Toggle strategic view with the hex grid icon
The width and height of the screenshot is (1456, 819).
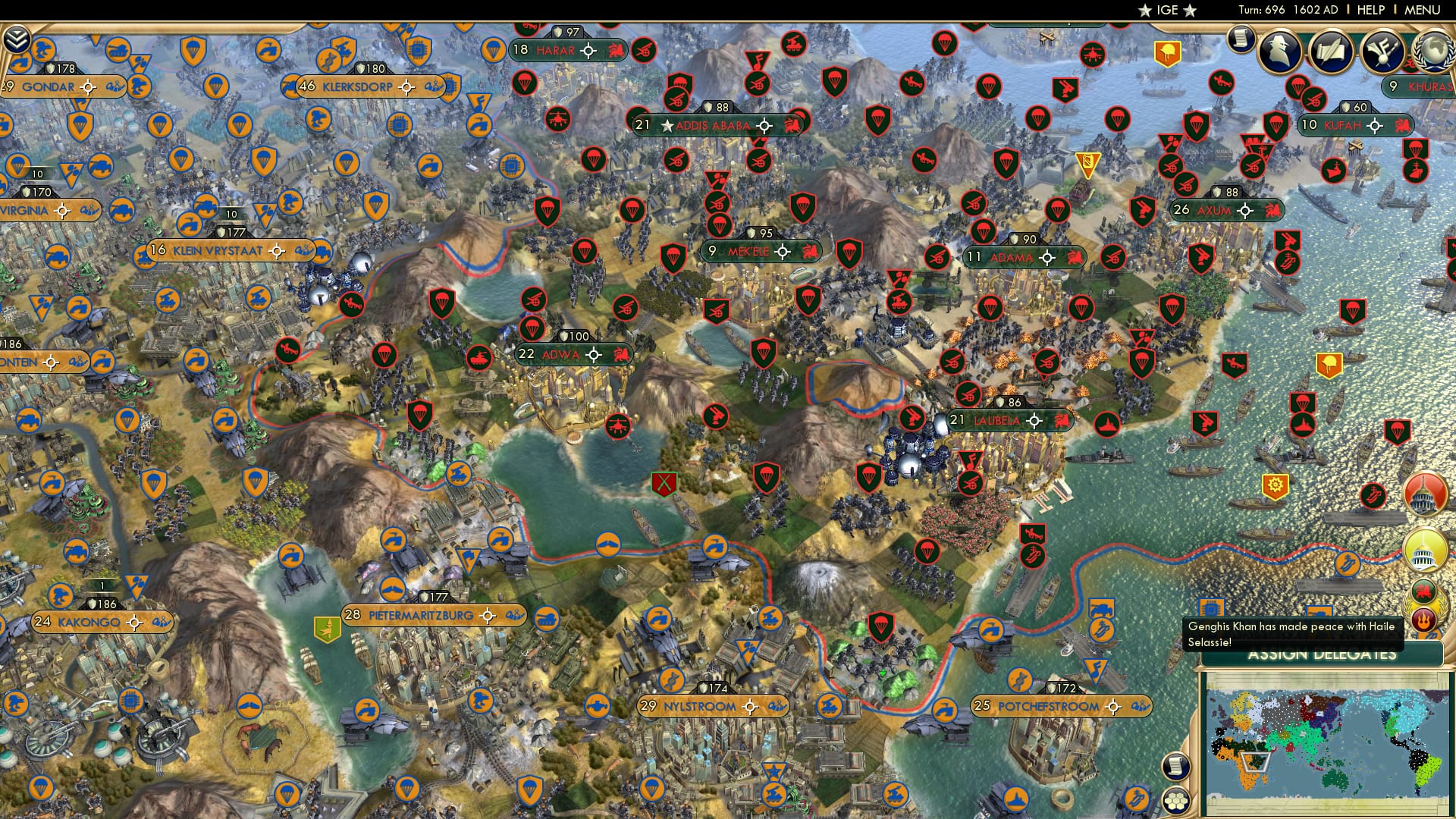pos(1176,801)
